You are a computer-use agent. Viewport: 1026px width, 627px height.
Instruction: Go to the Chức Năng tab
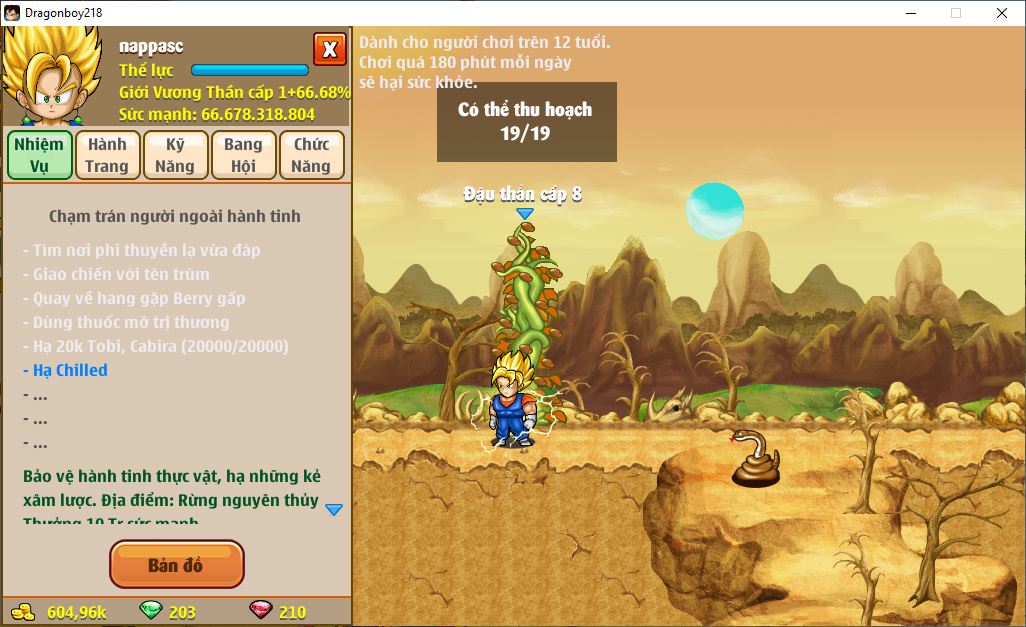[x=311, y=155]
